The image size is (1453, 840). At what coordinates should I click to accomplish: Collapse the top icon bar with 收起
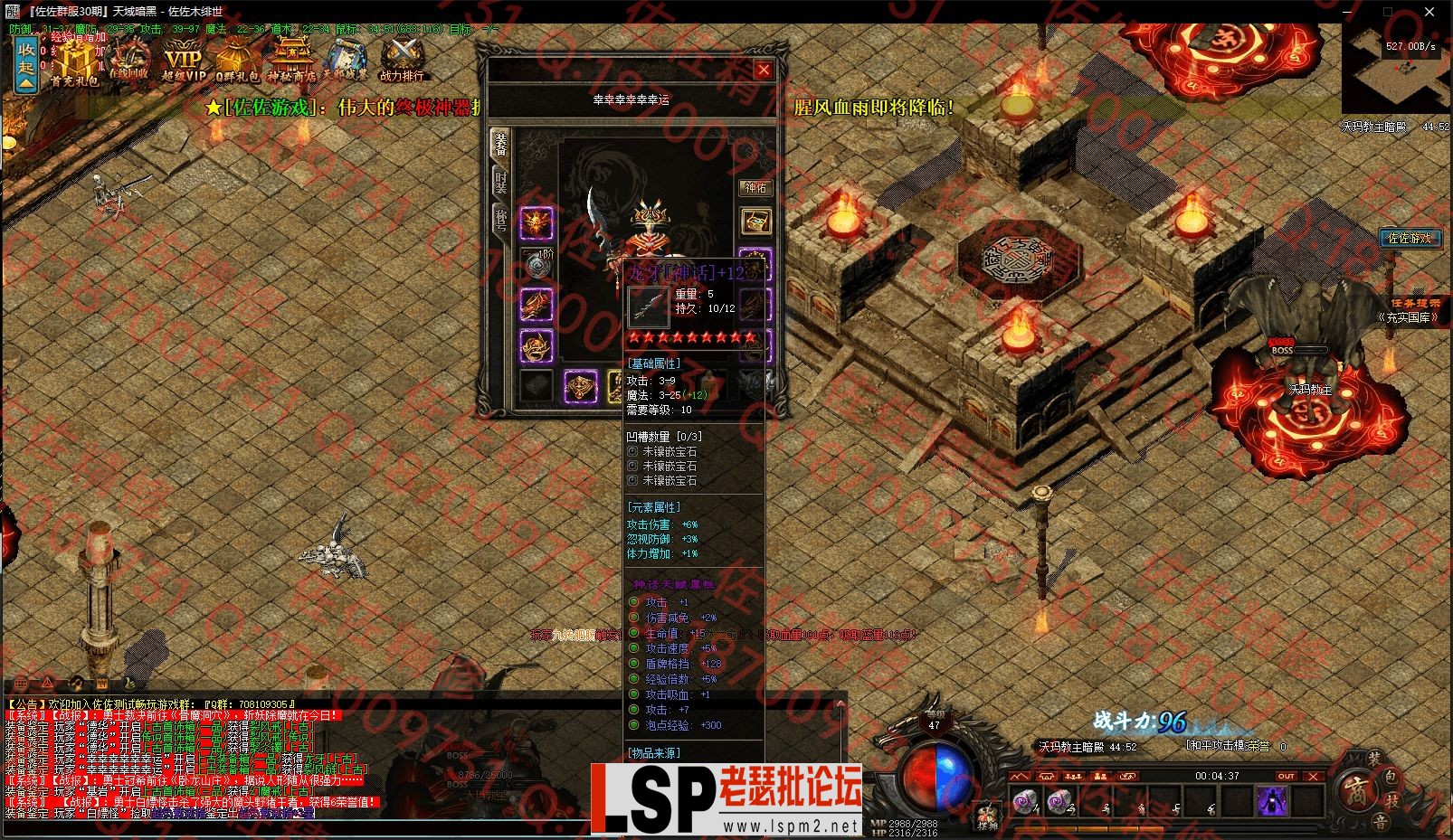click(x=27, y=63)
